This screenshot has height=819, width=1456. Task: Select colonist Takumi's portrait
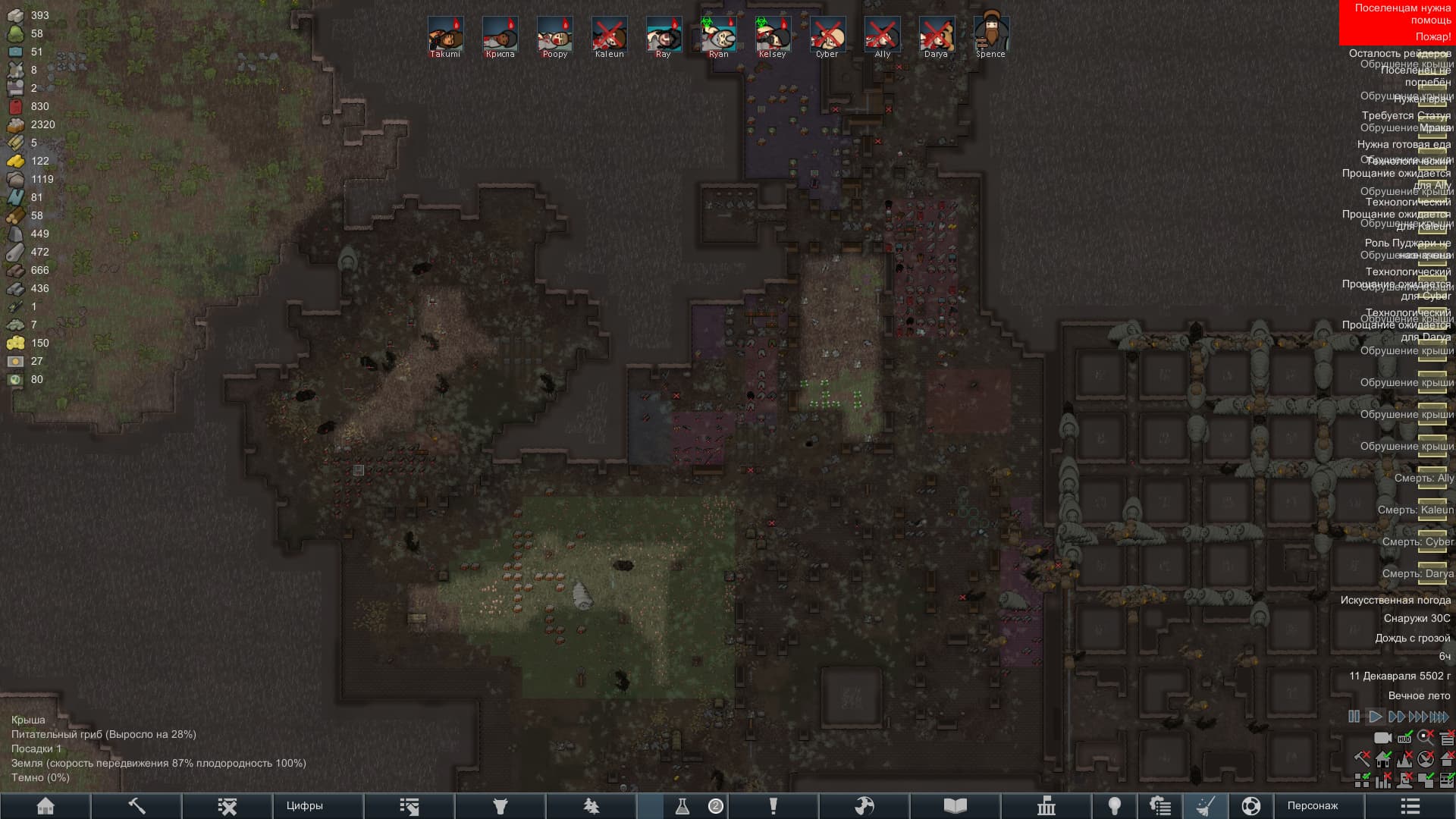(x=445, y=35)
